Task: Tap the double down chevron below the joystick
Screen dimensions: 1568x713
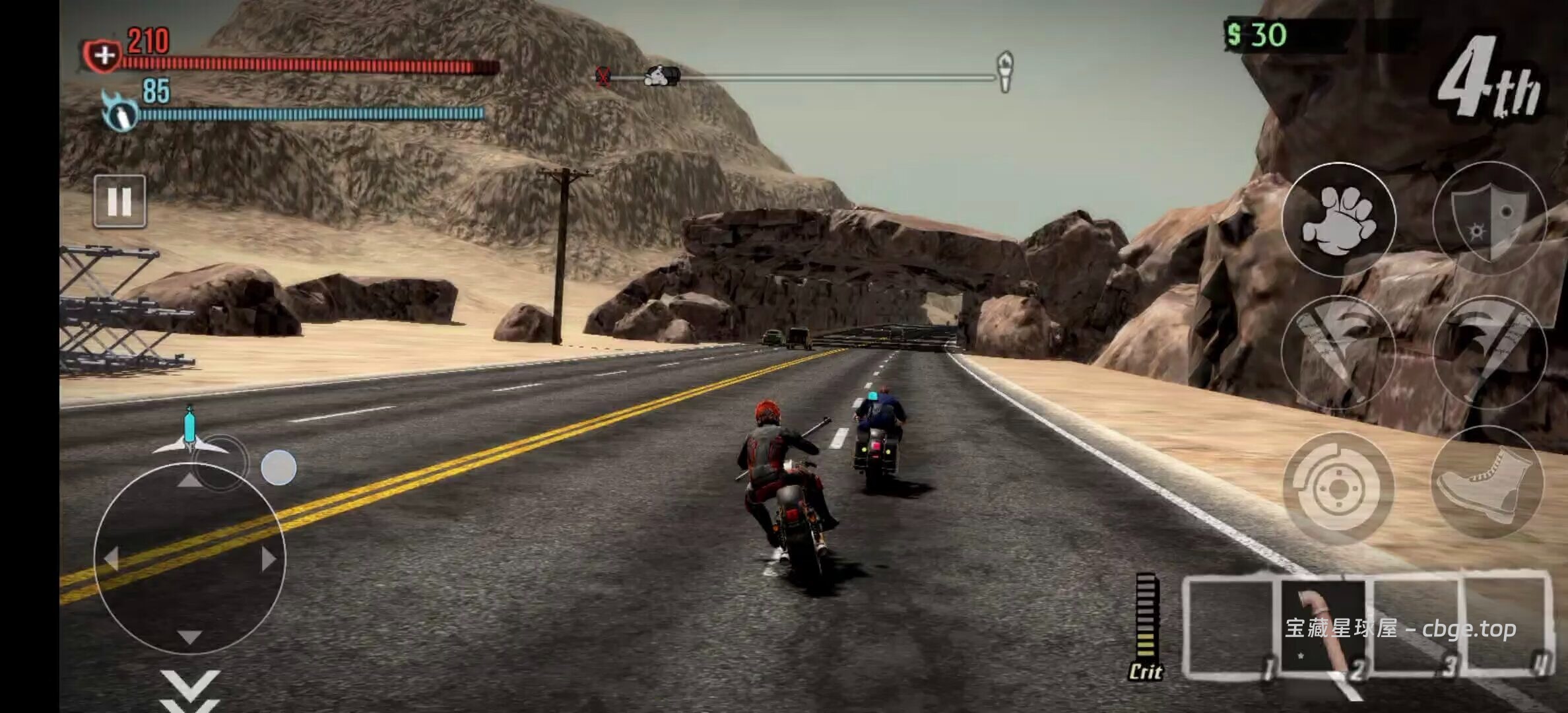Action: tap(190, 690)
